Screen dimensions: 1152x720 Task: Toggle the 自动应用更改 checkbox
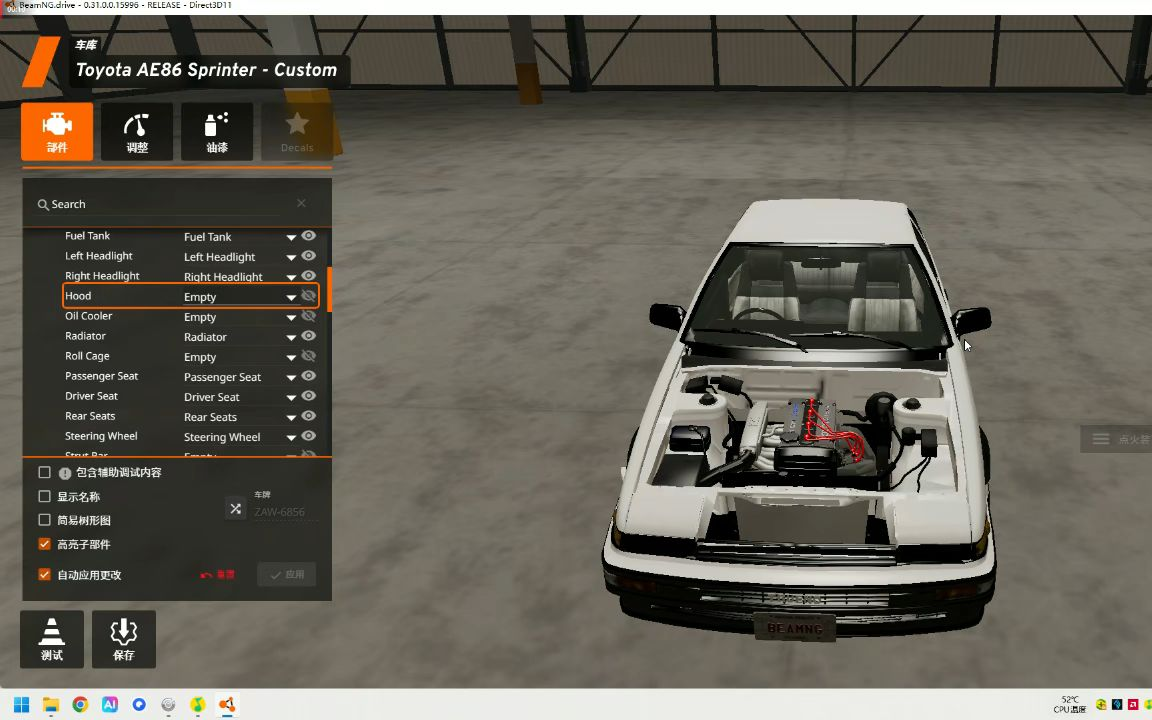pos(44,575)
